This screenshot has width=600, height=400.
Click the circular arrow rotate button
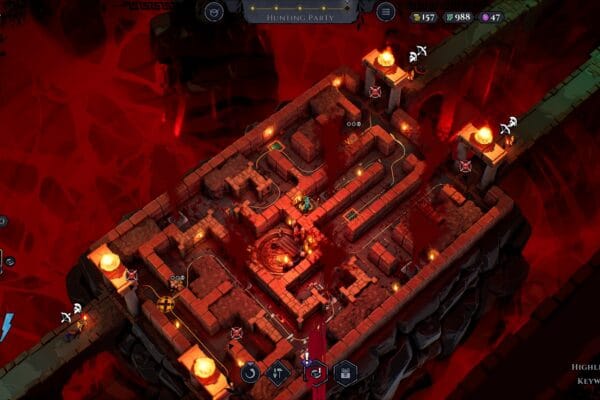click(x=250, y=372)
